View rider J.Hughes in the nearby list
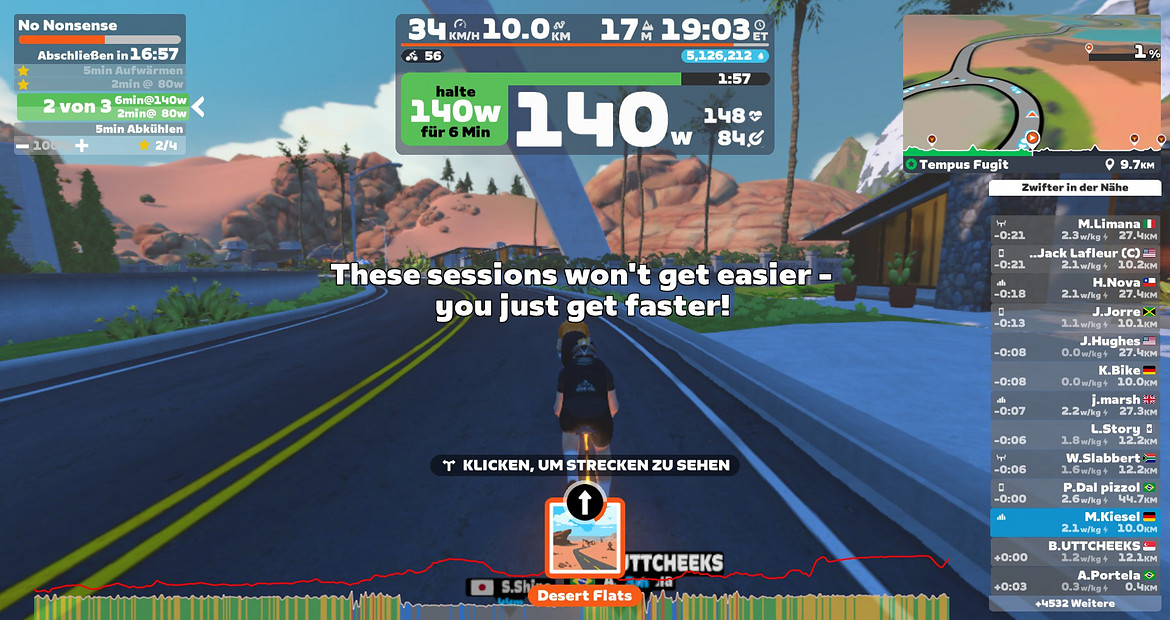This screenshot has height=620, width=1170. point(1075,346)
